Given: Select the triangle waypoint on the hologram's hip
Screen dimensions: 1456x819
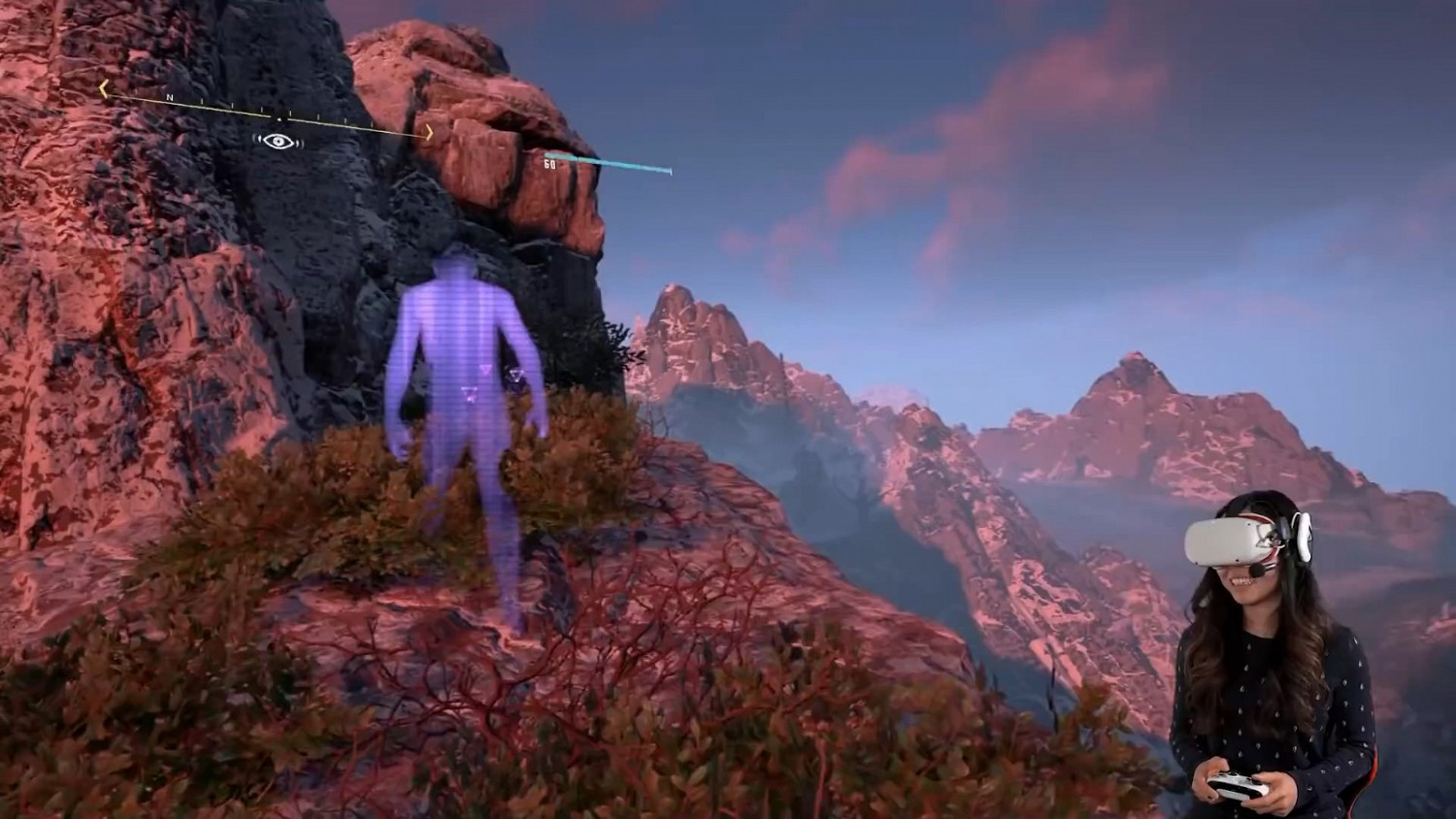Looking at the screenshot, I should coord(470,394).
